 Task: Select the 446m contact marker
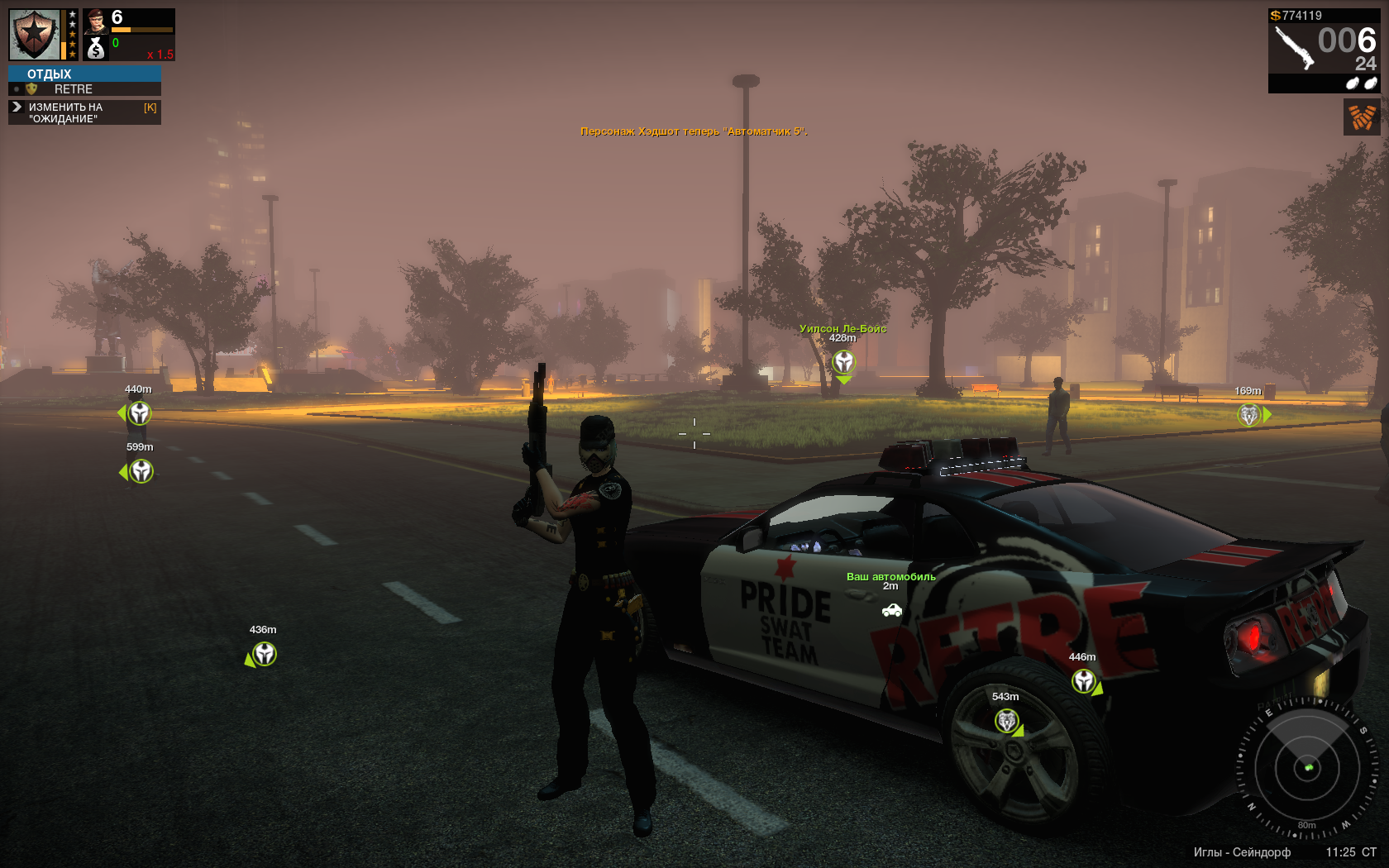tap(1084, 681)
